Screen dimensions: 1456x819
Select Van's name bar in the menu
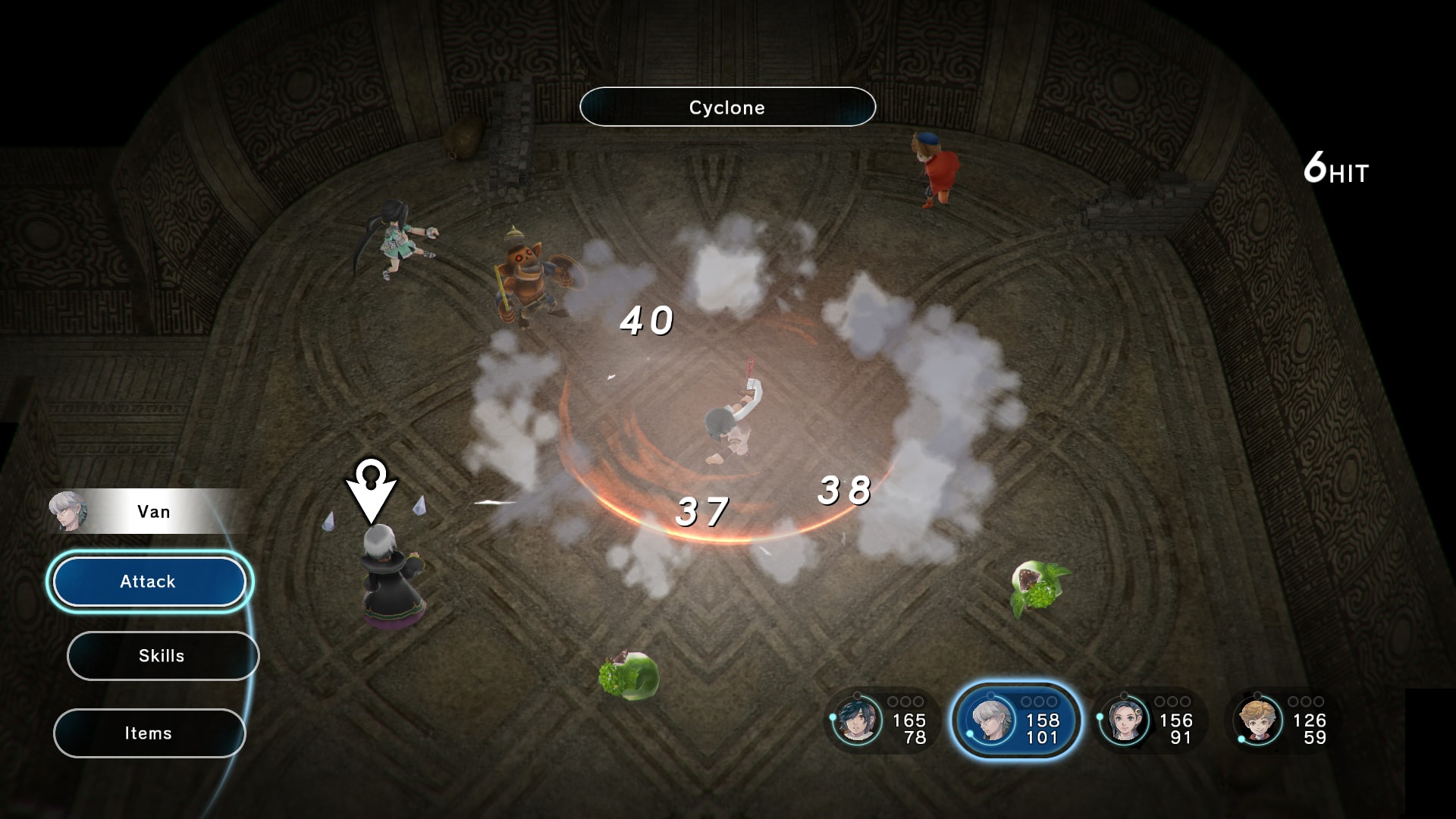(153, 511)
